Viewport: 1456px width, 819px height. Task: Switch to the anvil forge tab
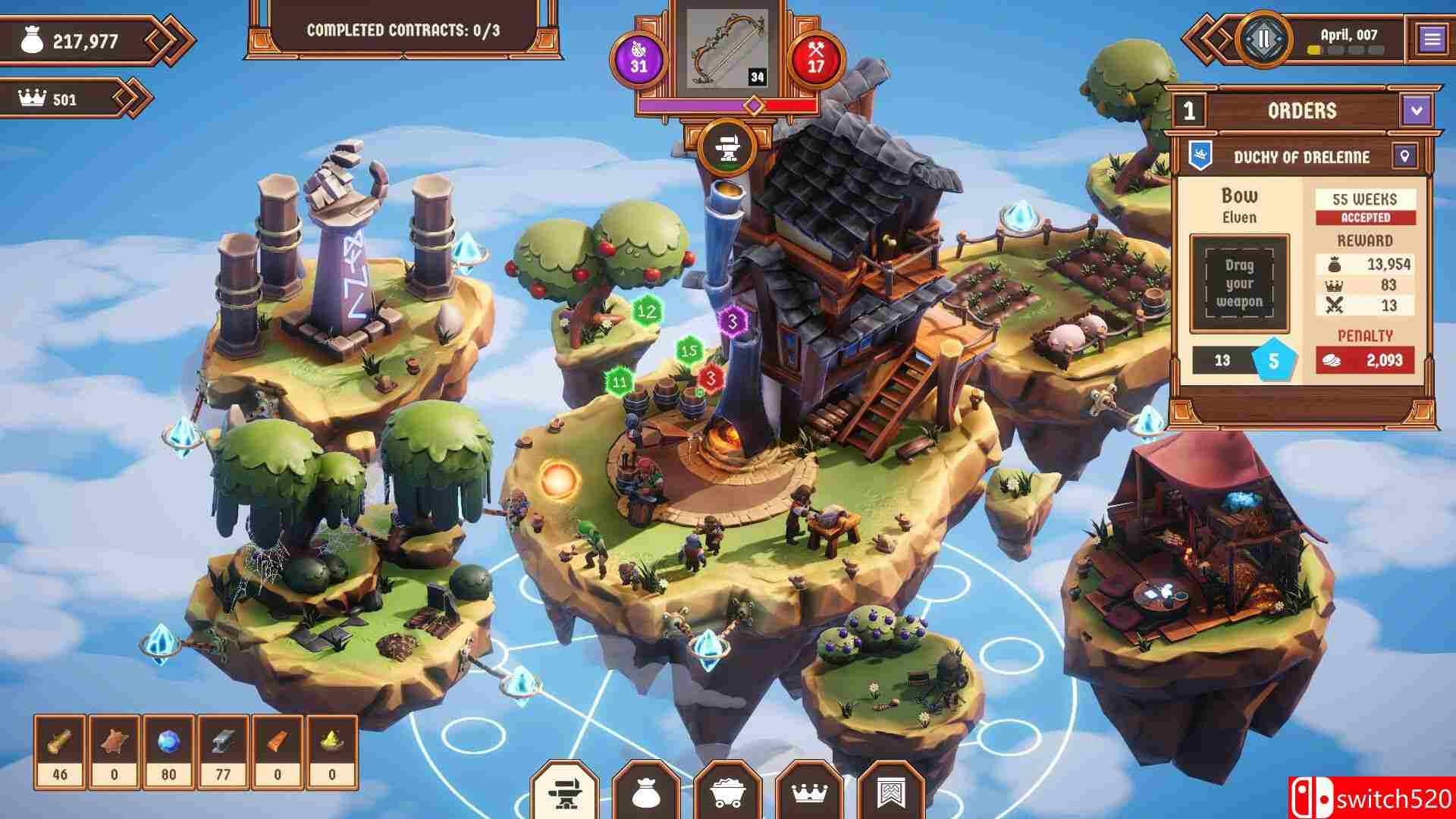(x=564, y=793)
